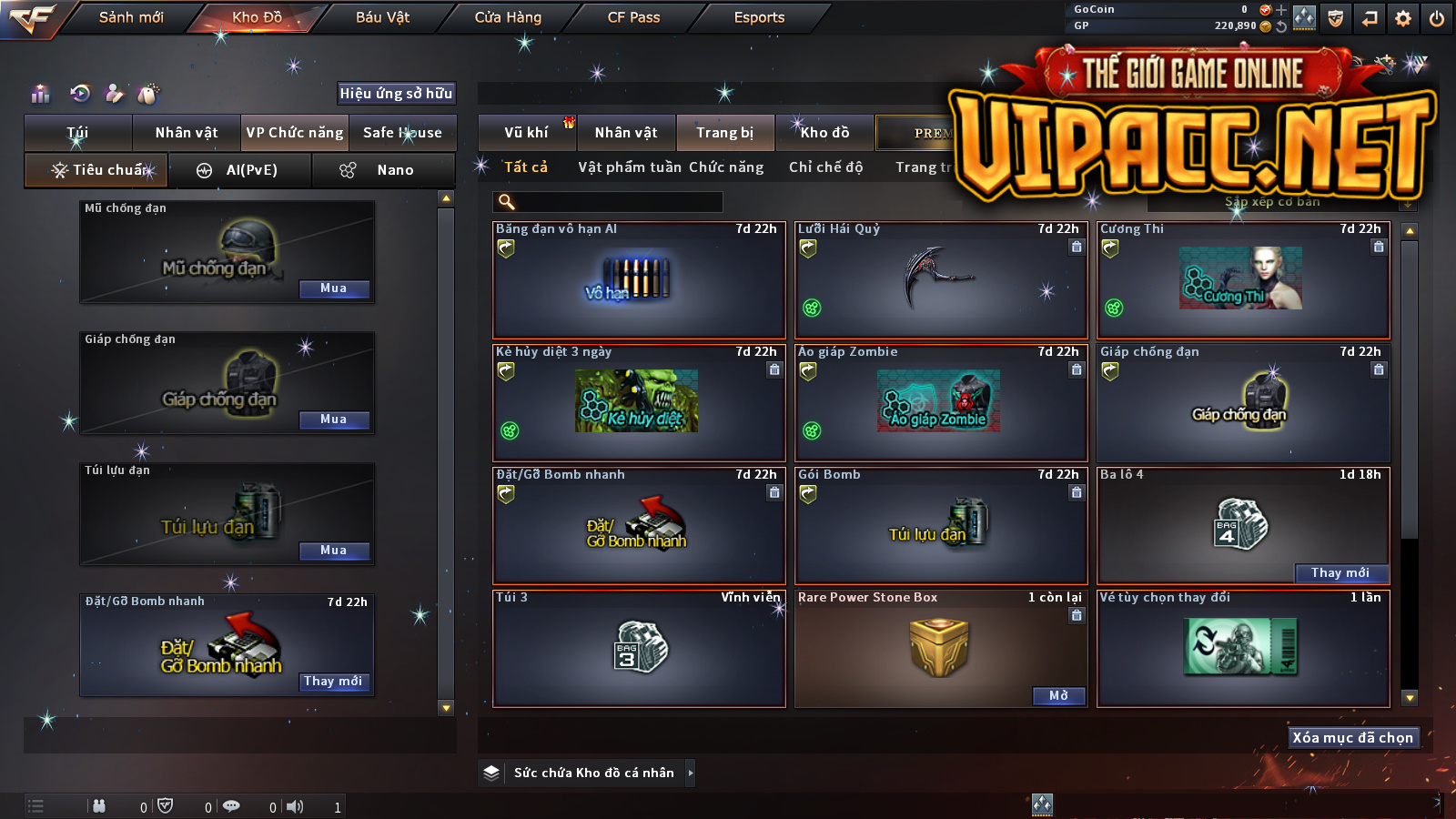The height and width of the screenshot is (819, 1456).
Task: Select the Vé tùy chọn thay đổi ticket
Action: (1243, 648)
